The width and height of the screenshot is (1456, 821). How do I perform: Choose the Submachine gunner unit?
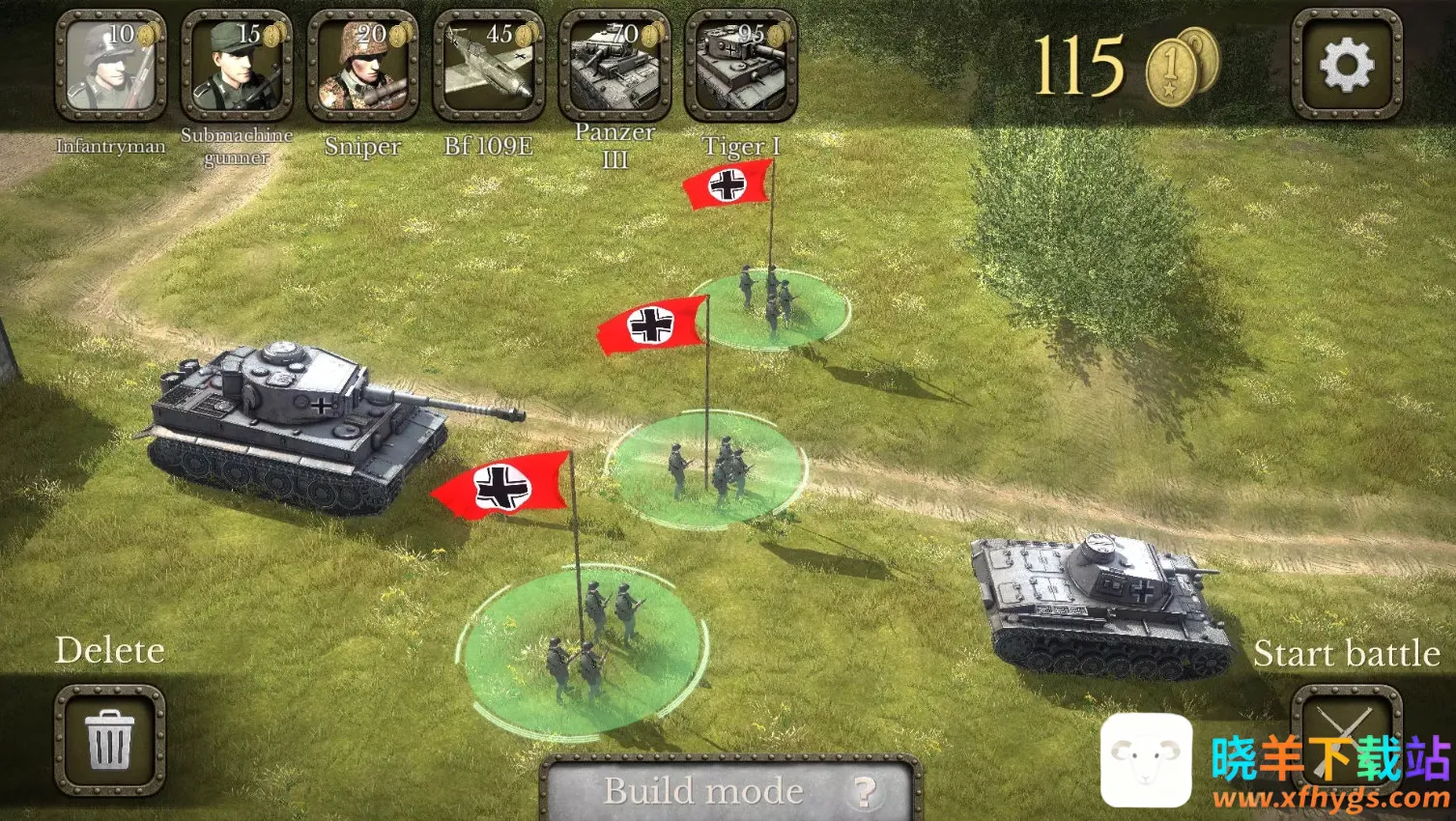tap(237, 66)
